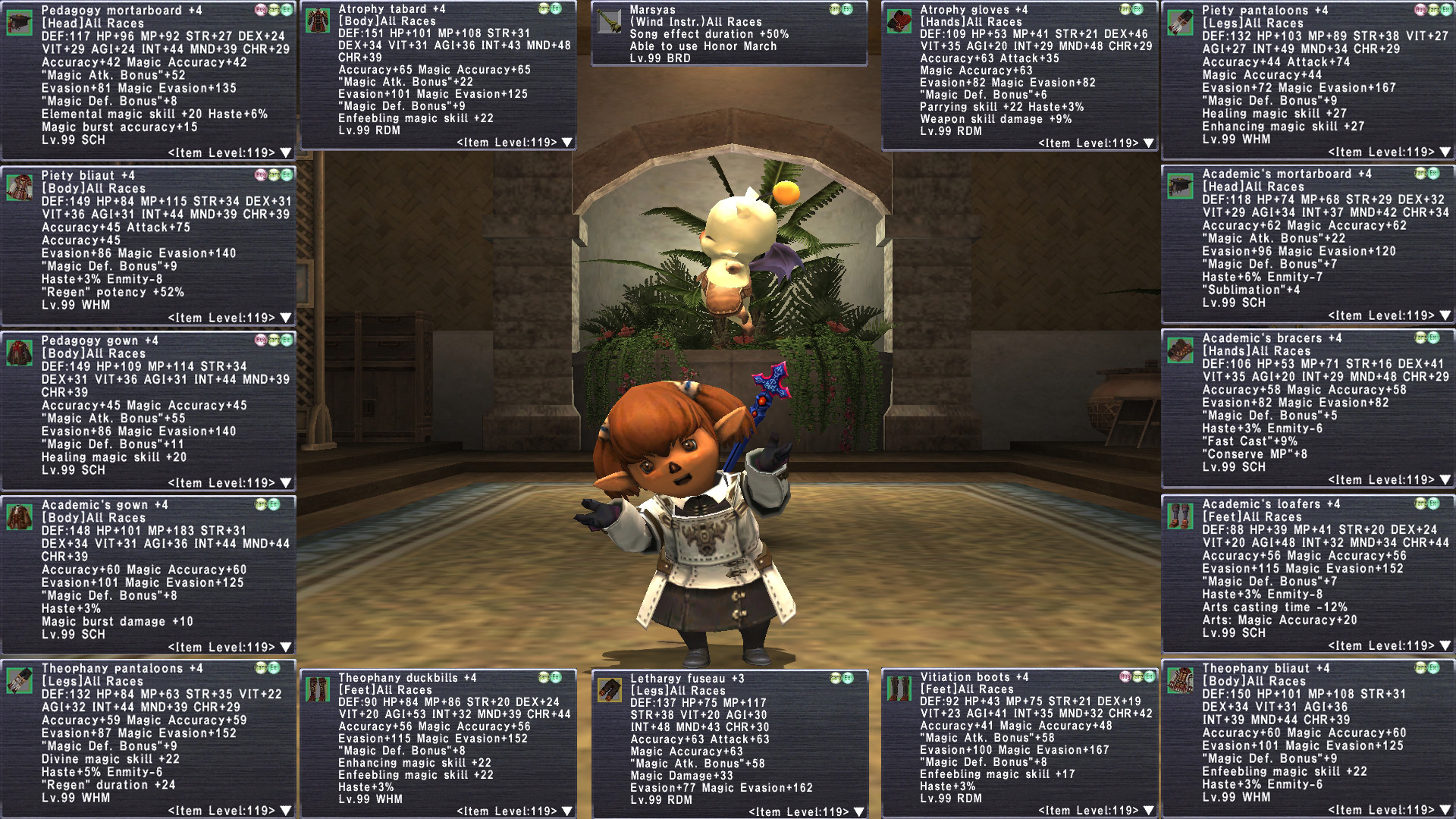Select the Atrophy gloves +4 icon
The height and width of the screenshot is (819, 1456).
899,21
